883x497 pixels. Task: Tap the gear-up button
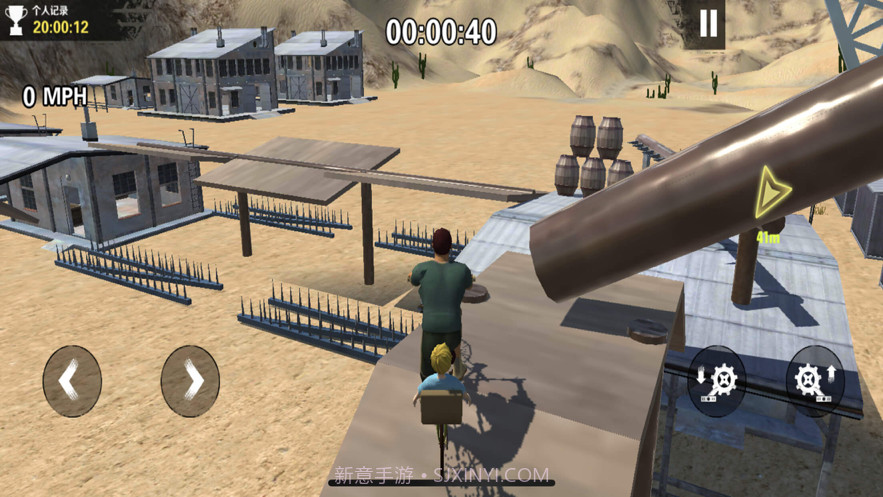tap(815, 381)
